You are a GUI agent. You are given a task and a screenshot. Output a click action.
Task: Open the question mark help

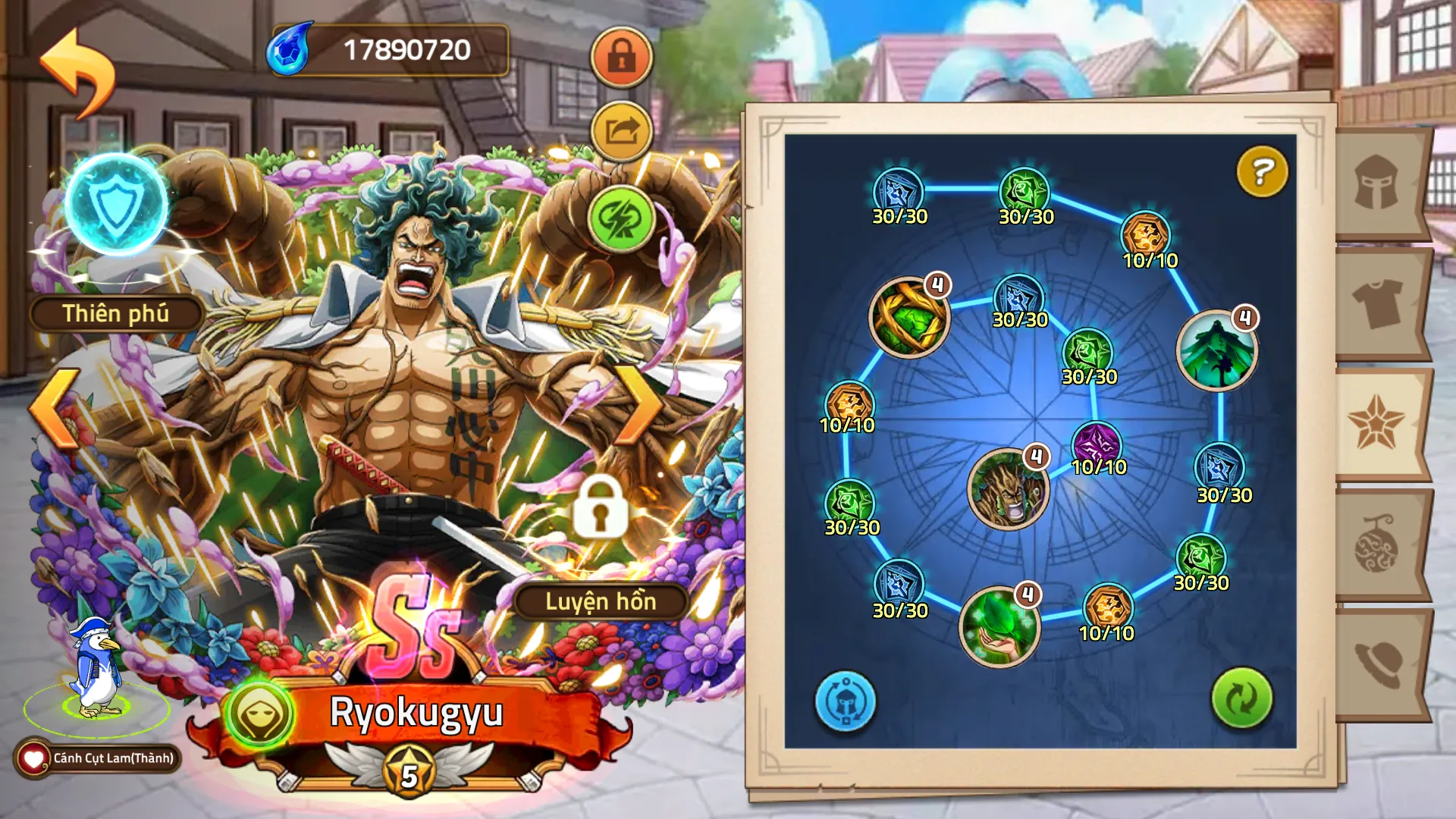[1261, 171]
